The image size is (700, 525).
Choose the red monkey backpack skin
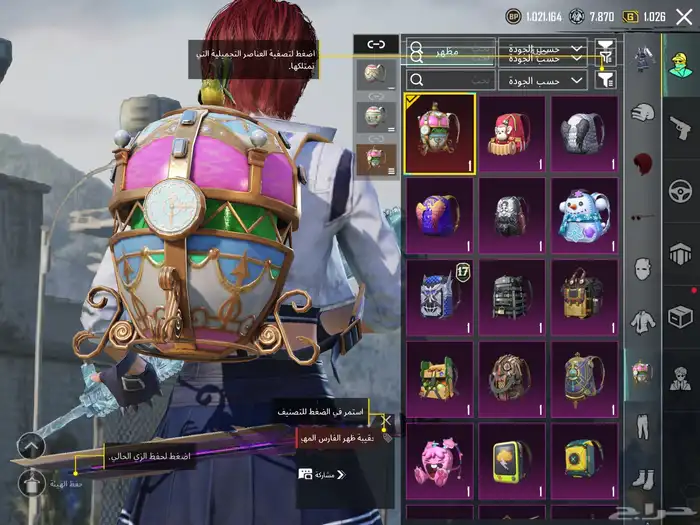[510, 134]
